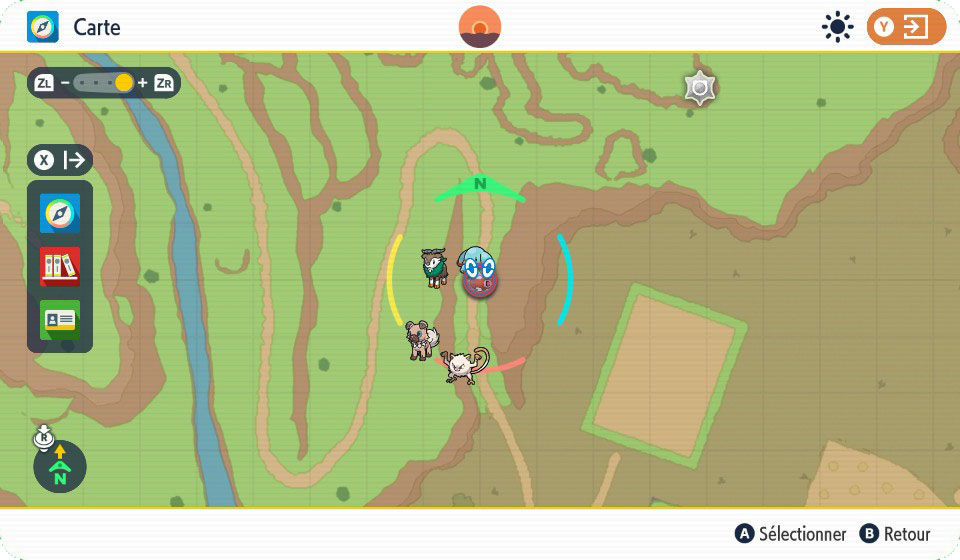The image size is (960, 560).
Task: Toggle the north-lock compass icon
Action: (59, 465)
